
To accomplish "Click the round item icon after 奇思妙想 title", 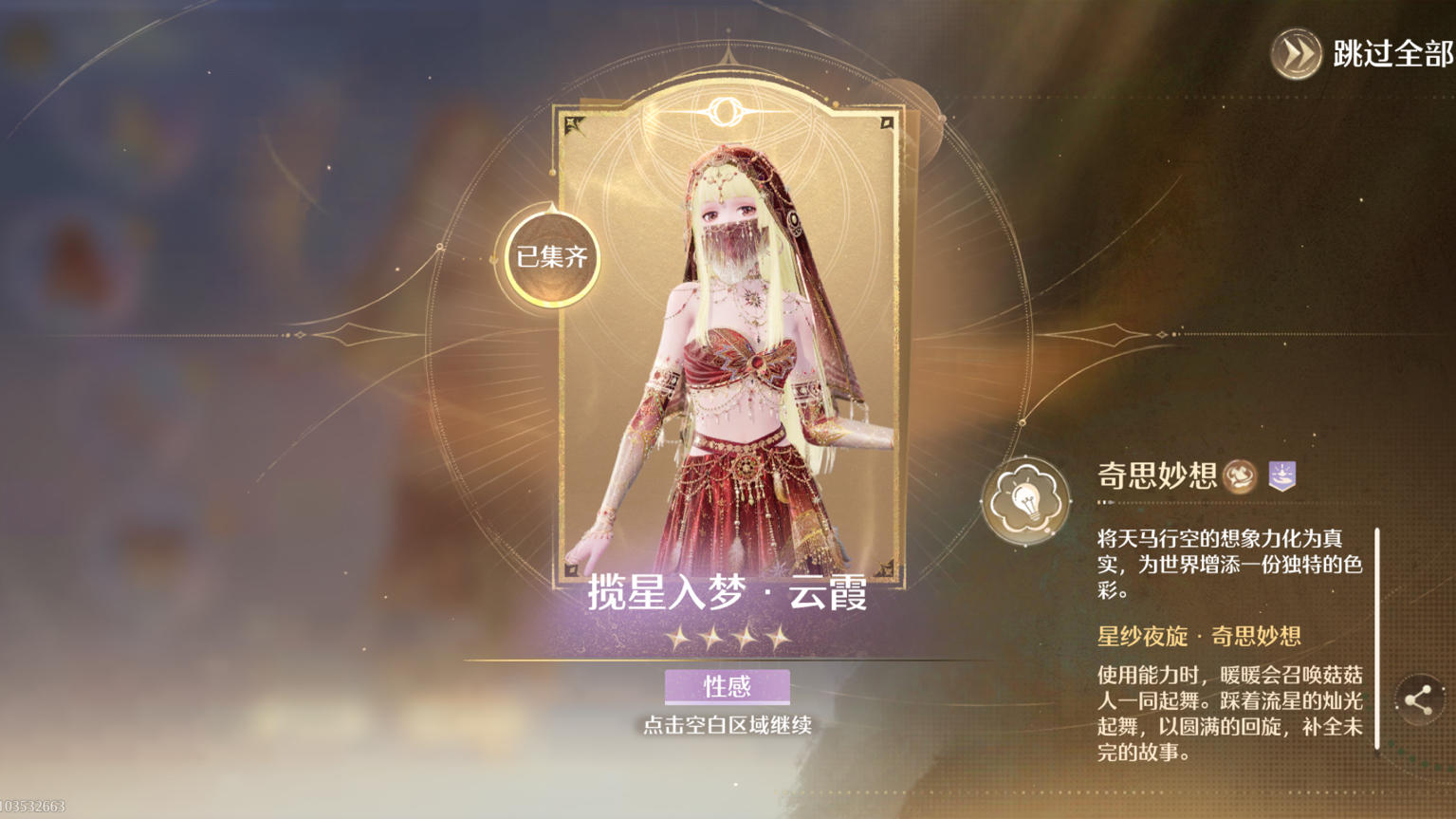I will coord(1240,477).
